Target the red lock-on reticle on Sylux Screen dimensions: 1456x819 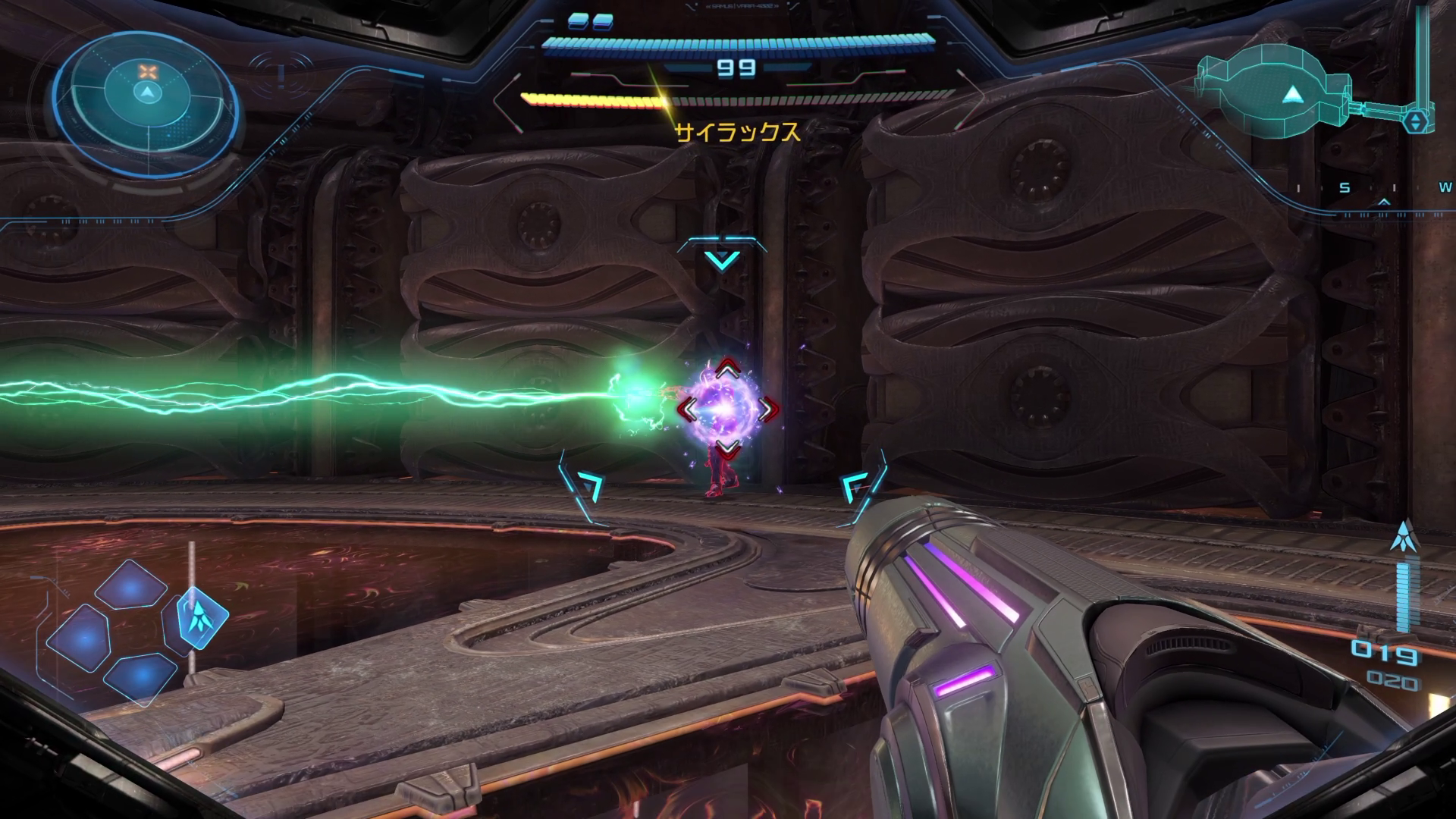pyautogui.click(x=727, y=409)
